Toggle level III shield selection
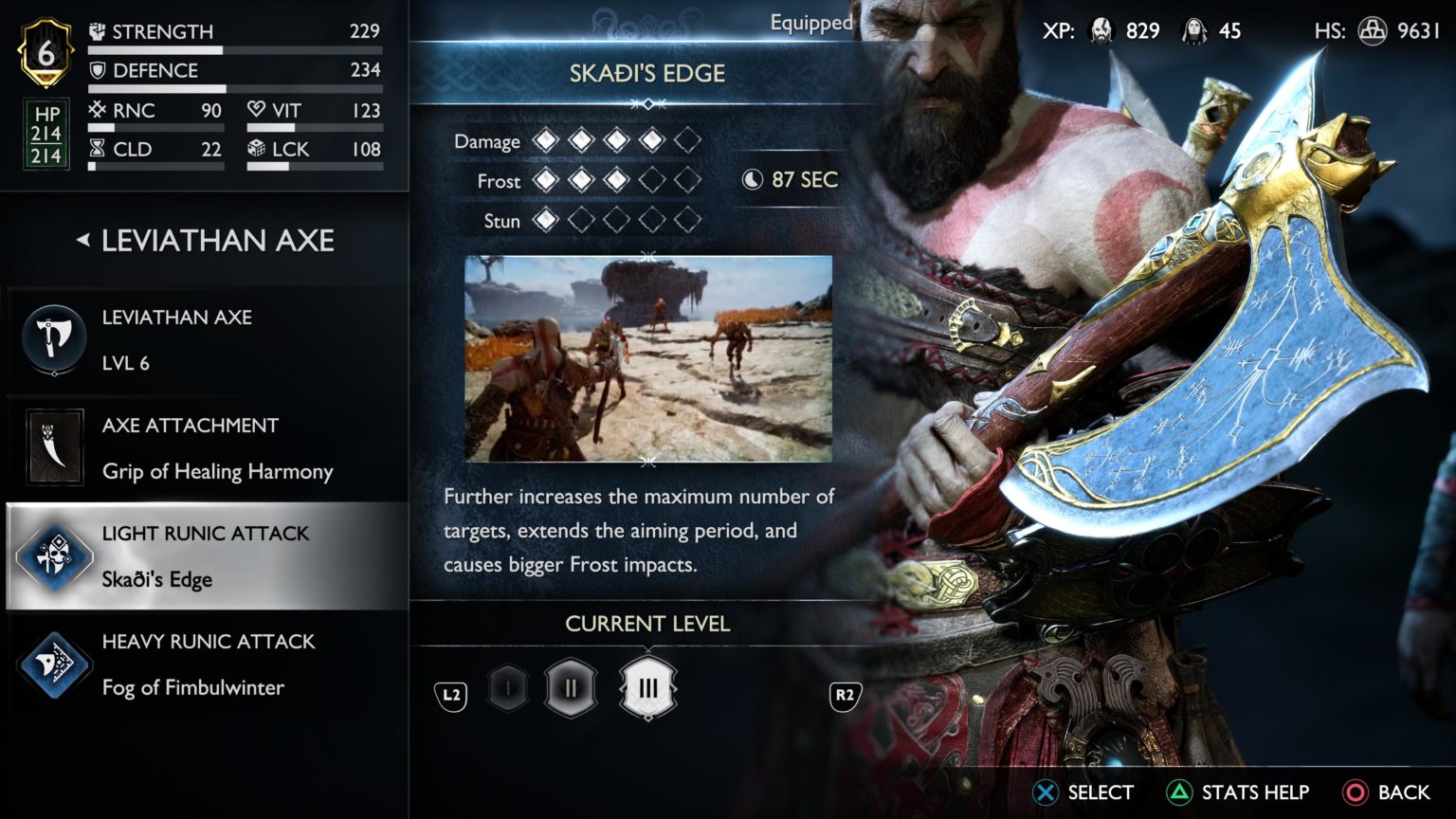The width and height of the screenshot is (1456, 819). point(648,688)
